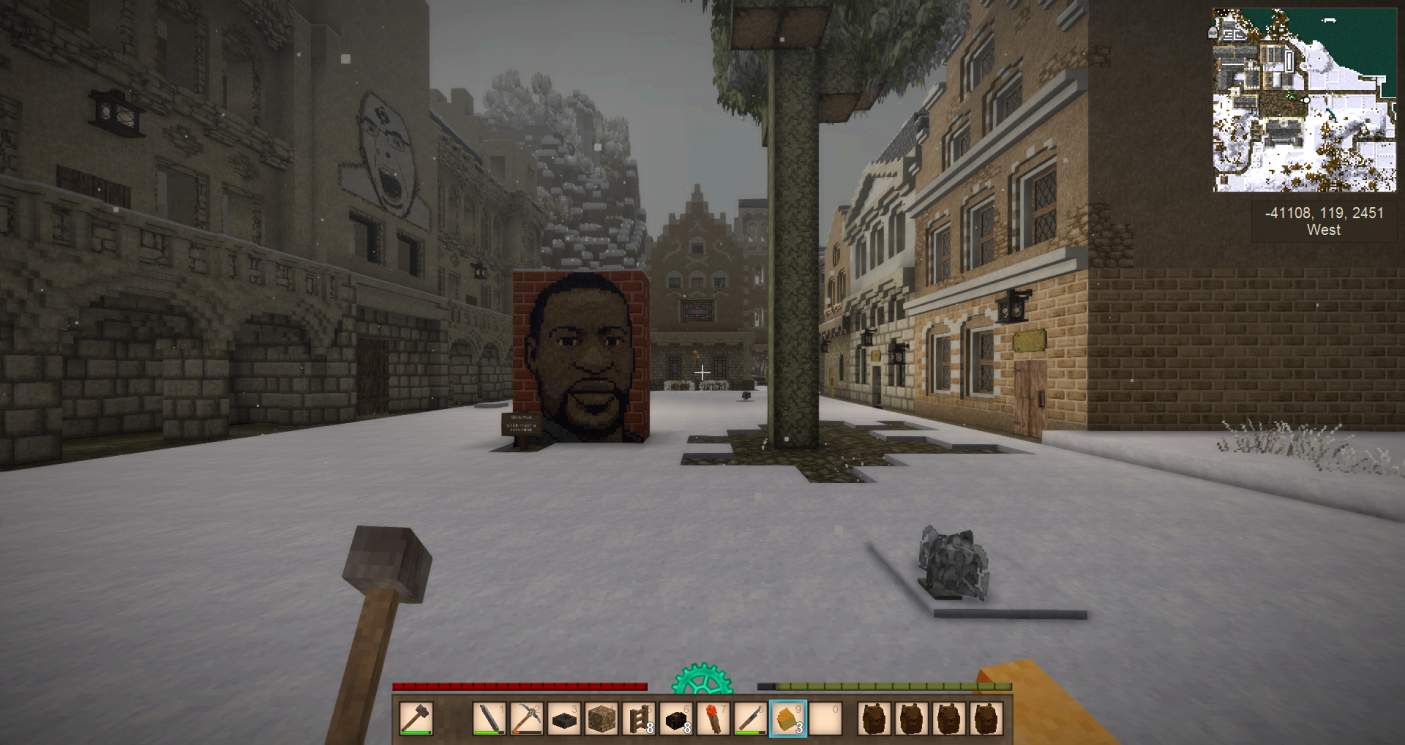Pick the brown soil block slot

click(x=601, y=719)
